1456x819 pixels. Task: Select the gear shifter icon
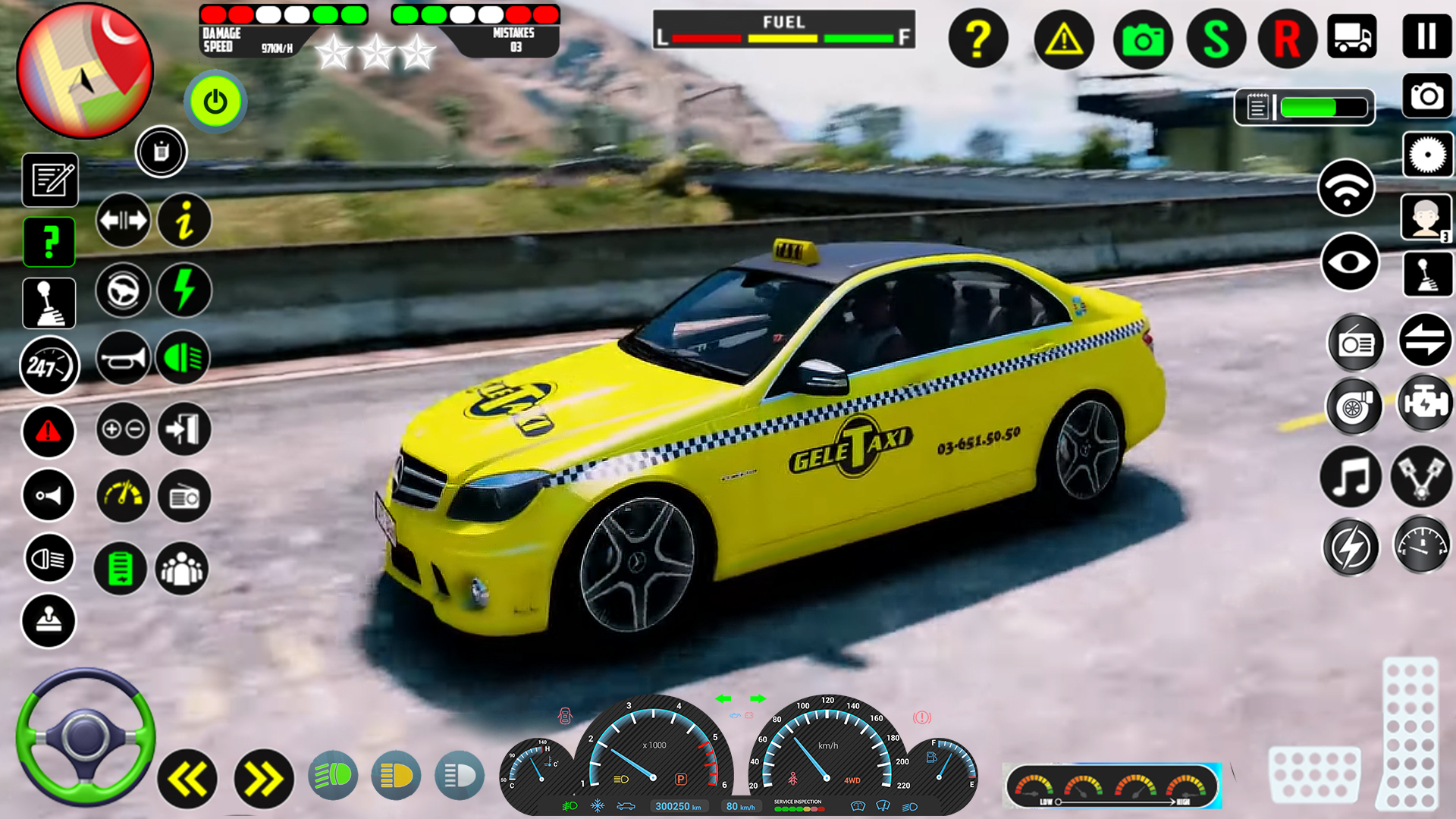click(49, 303)
